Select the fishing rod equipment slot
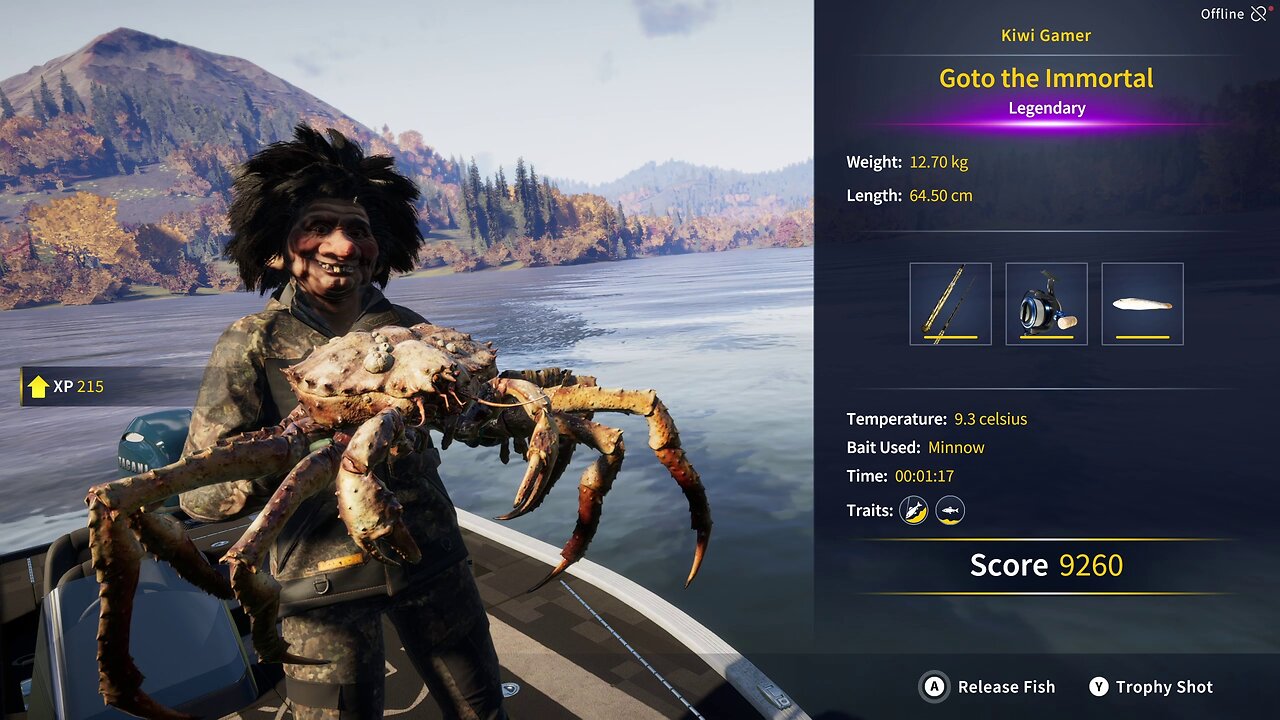 coord(950,304)
